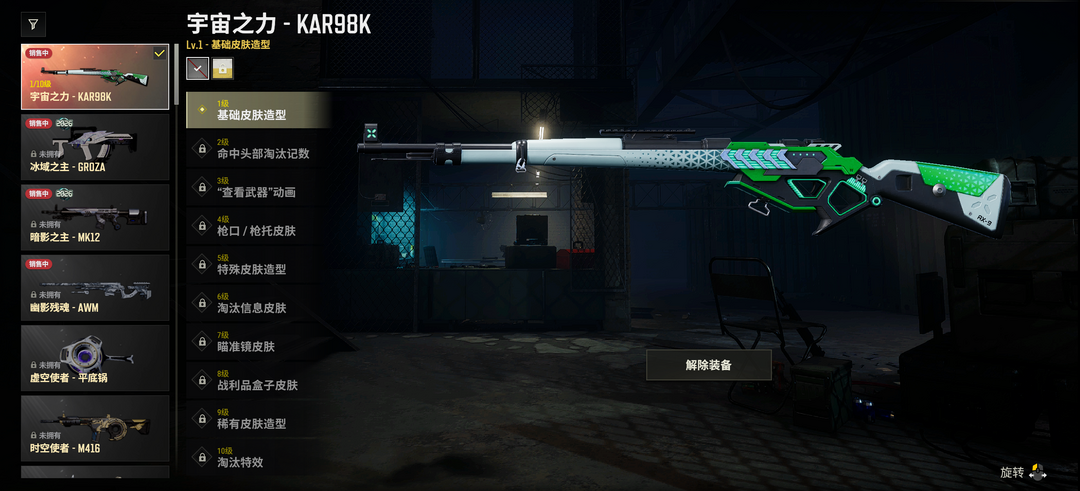Click the 解除装备 unequip button
This screenshot has width=1080, height=491.
pos(708,365)
